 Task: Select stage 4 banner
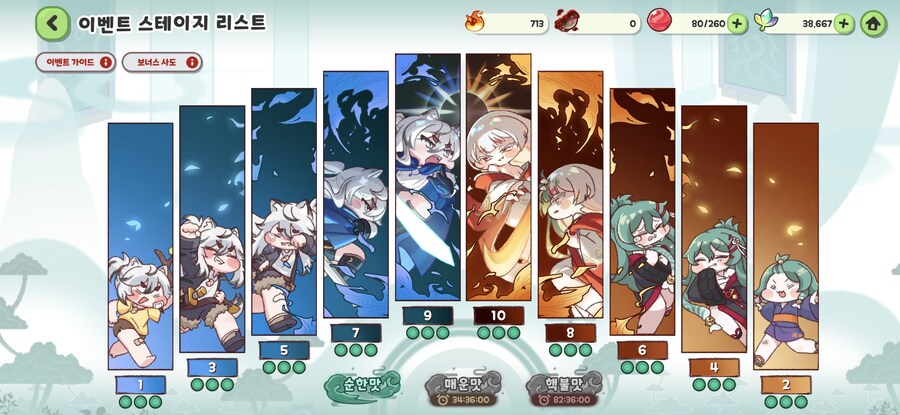click(x=714, y=228)
